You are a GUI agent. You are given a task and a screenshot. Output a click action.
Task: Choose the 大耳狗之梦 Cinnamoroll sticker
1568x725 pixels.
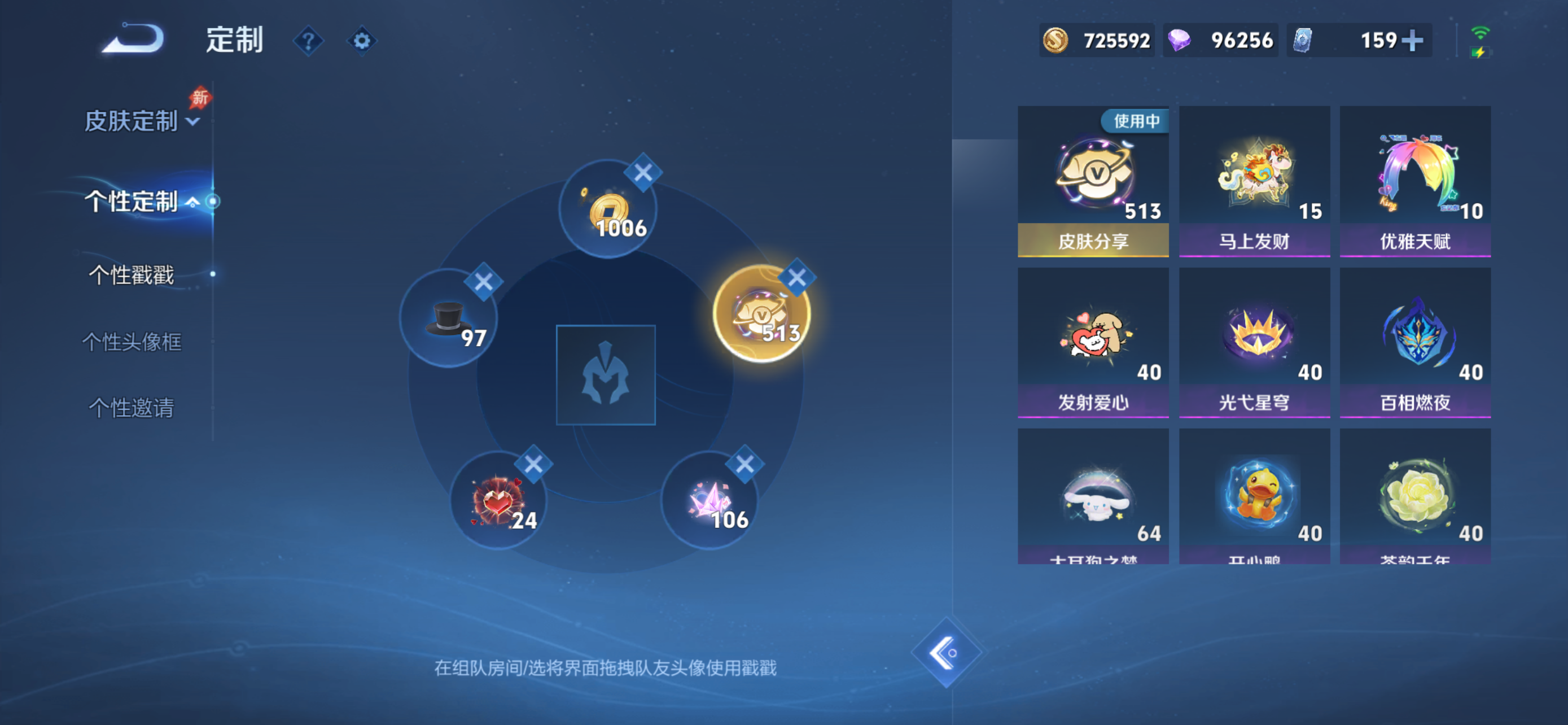(1093, 496)
